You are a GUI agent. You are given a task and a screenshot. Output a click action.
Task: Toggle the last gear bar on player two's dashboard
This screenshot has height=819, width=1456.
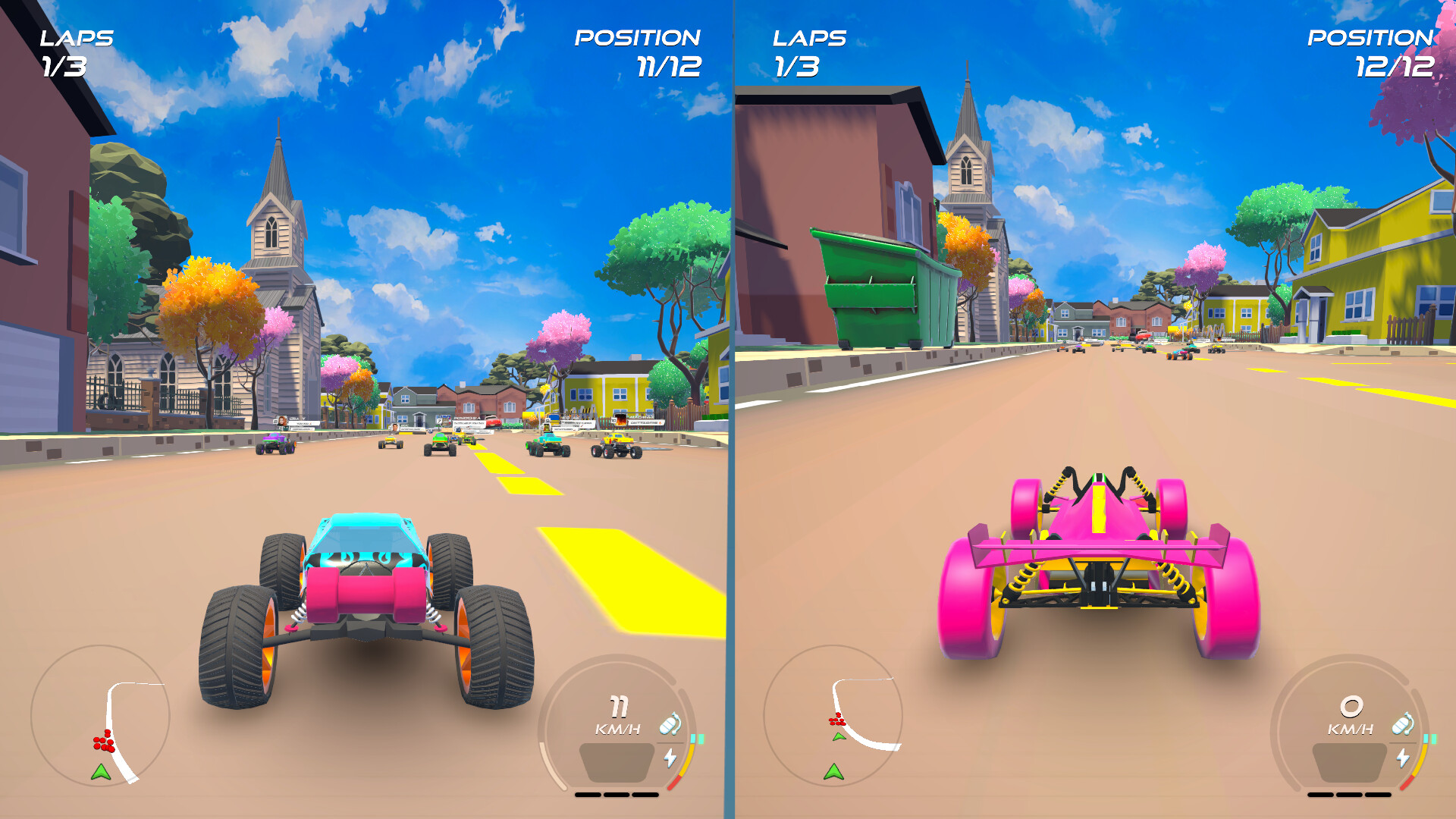click(x=1378, y=795)
